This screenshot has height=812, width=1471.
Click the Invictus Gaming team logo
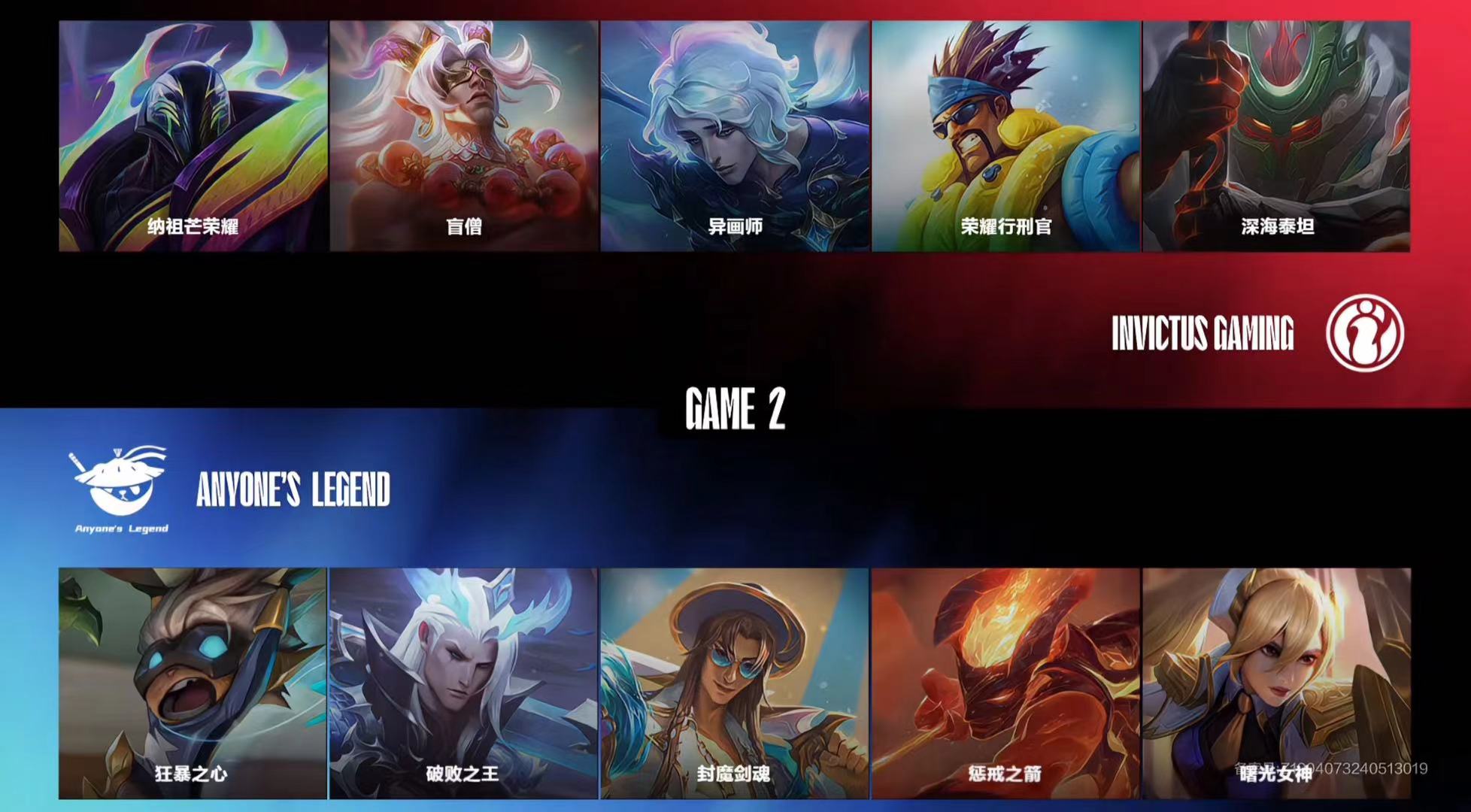(x=1364, y=333)
